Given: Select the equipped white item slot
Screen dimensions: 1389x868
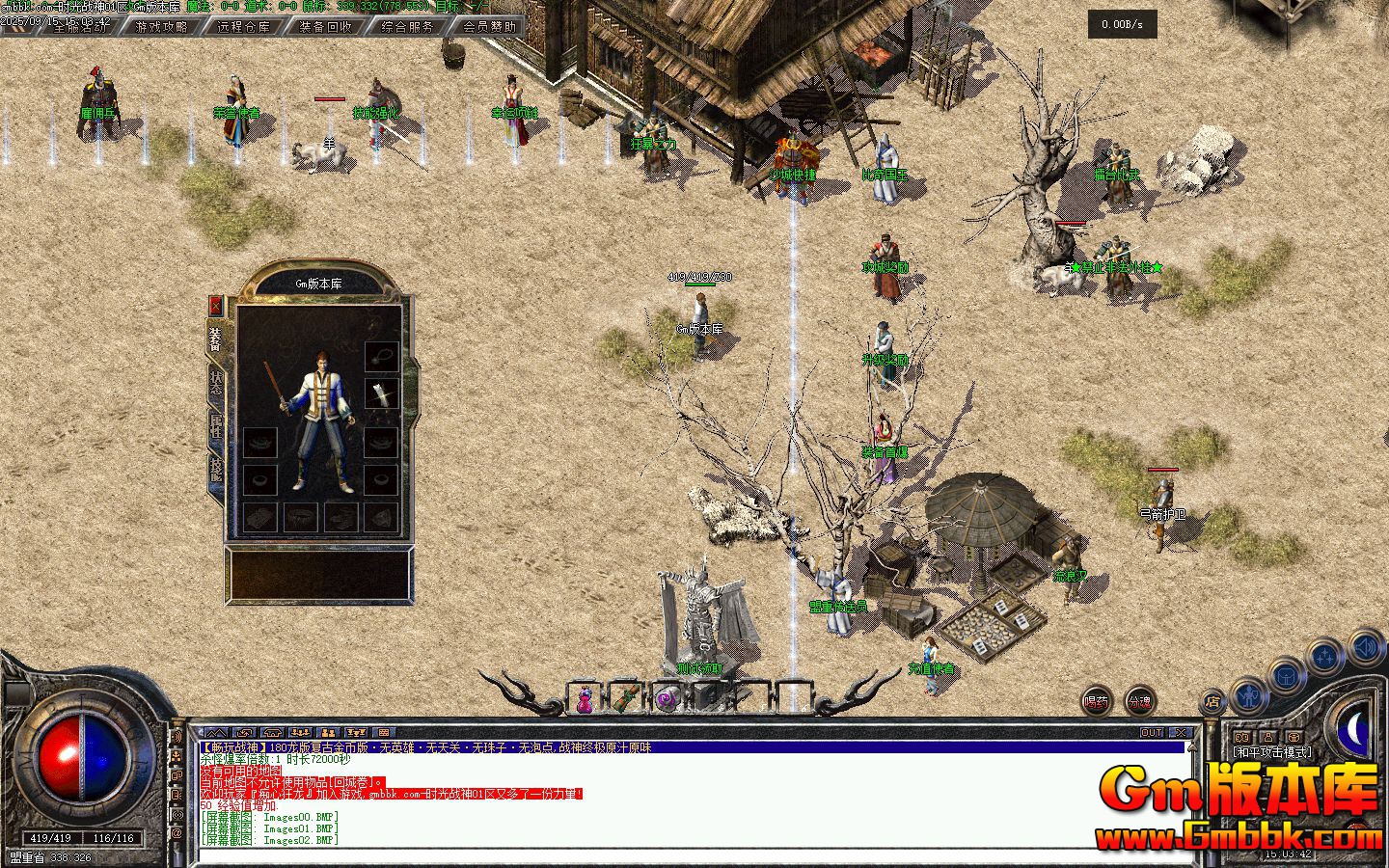Looking at the screenshot, I should click(x=382, y=395).
